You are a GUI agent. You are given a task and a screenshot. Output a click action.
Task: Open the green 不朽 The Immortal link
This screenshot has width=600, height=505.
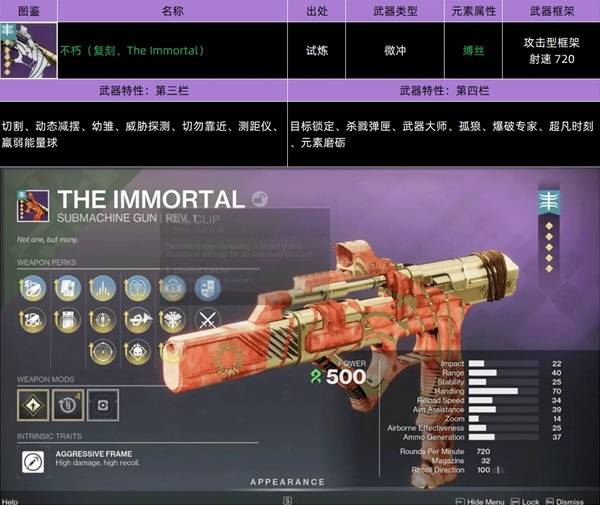click(131, 50)
